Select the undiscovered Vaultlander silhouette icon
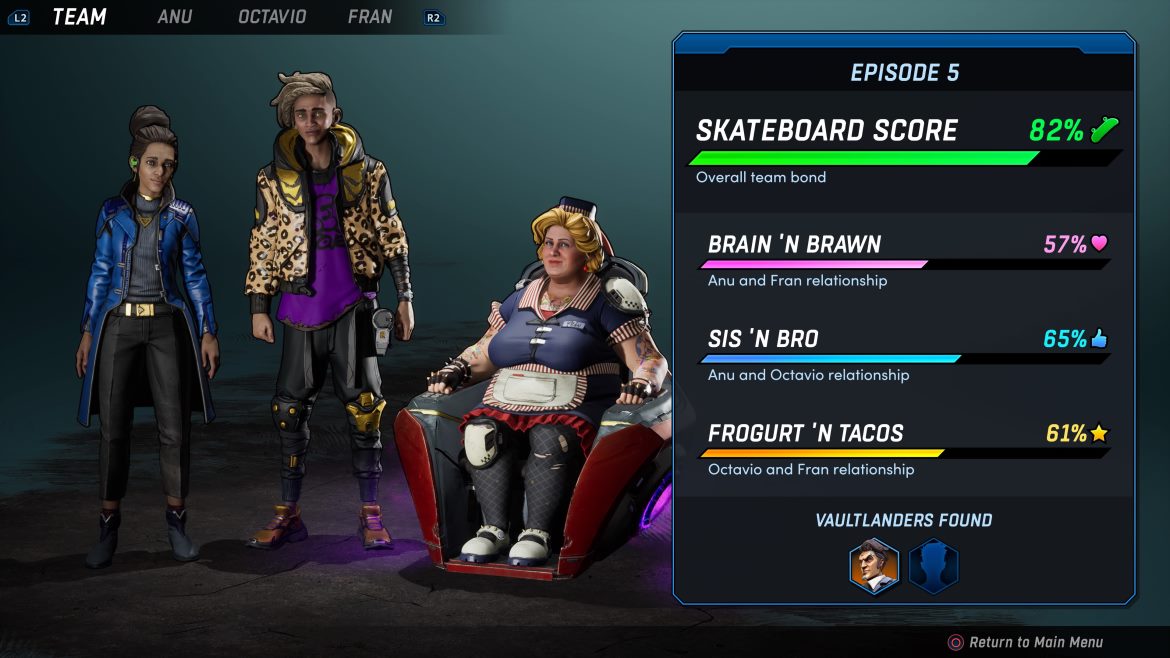The width and height of the screenshot is (1170, 658). coord(933,566)
